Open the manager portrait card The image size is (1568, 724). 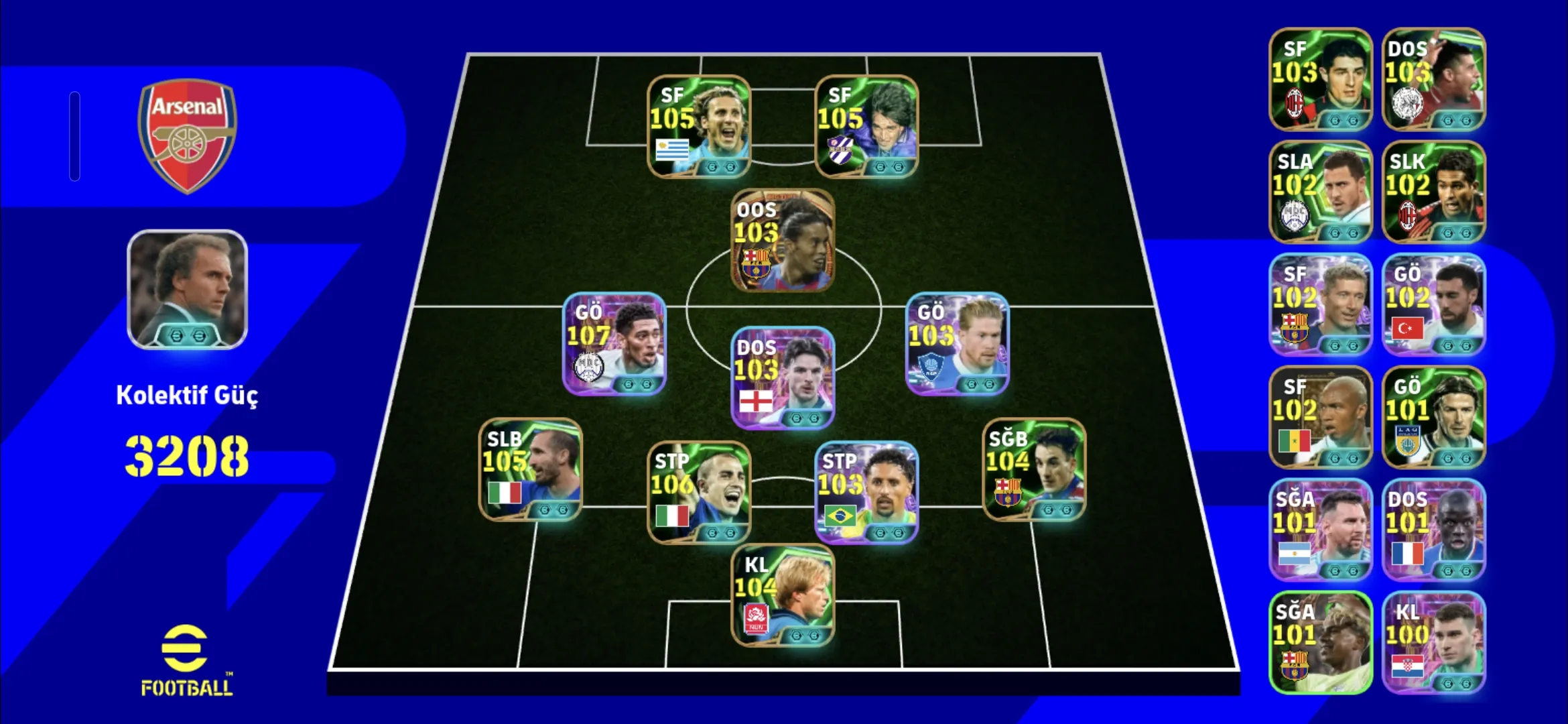[188, 290]
